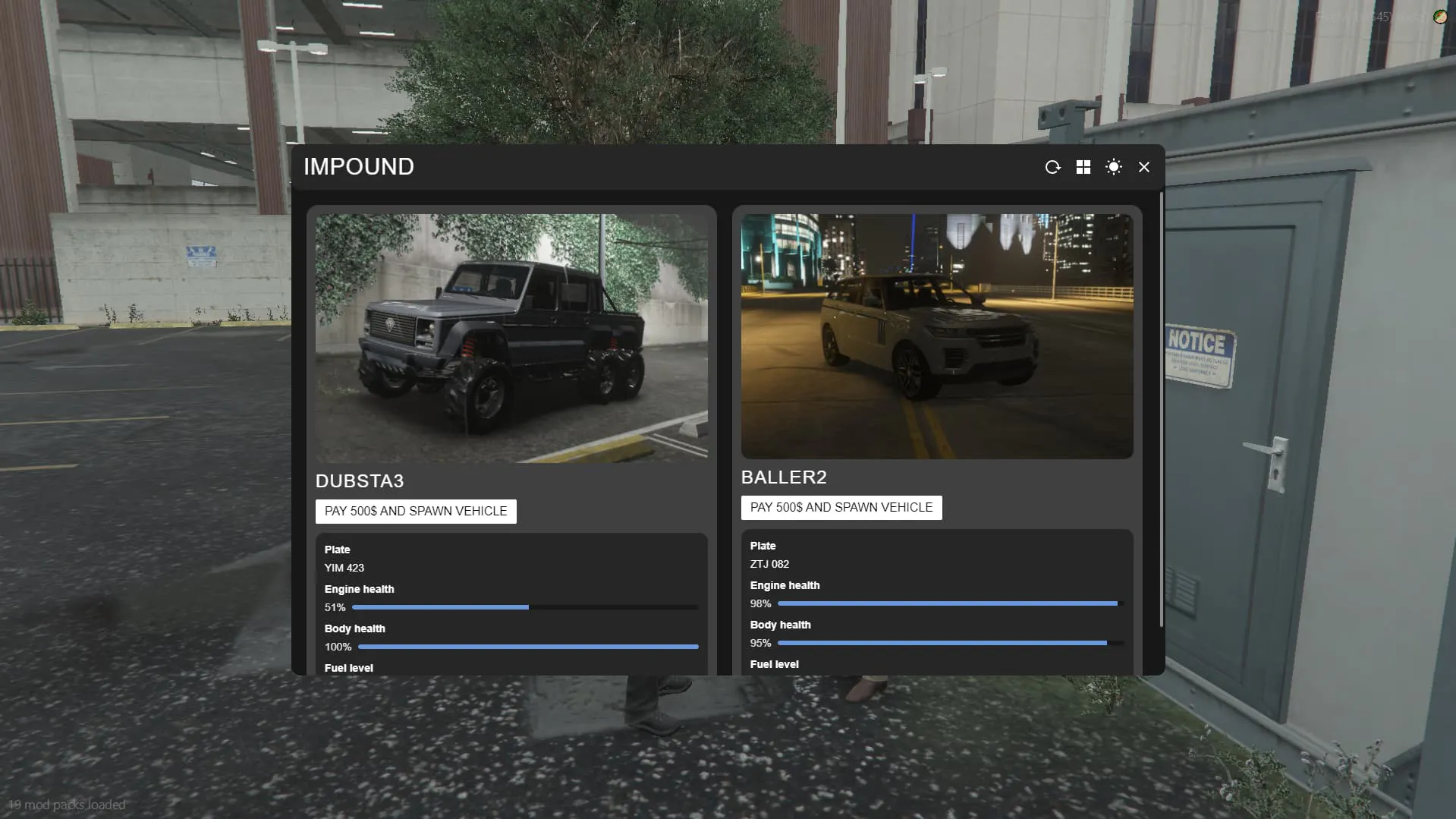Viewport: 1456px width, 819px height.
Task: Toggle the light theme sun icon
Action: [1113, 167]
